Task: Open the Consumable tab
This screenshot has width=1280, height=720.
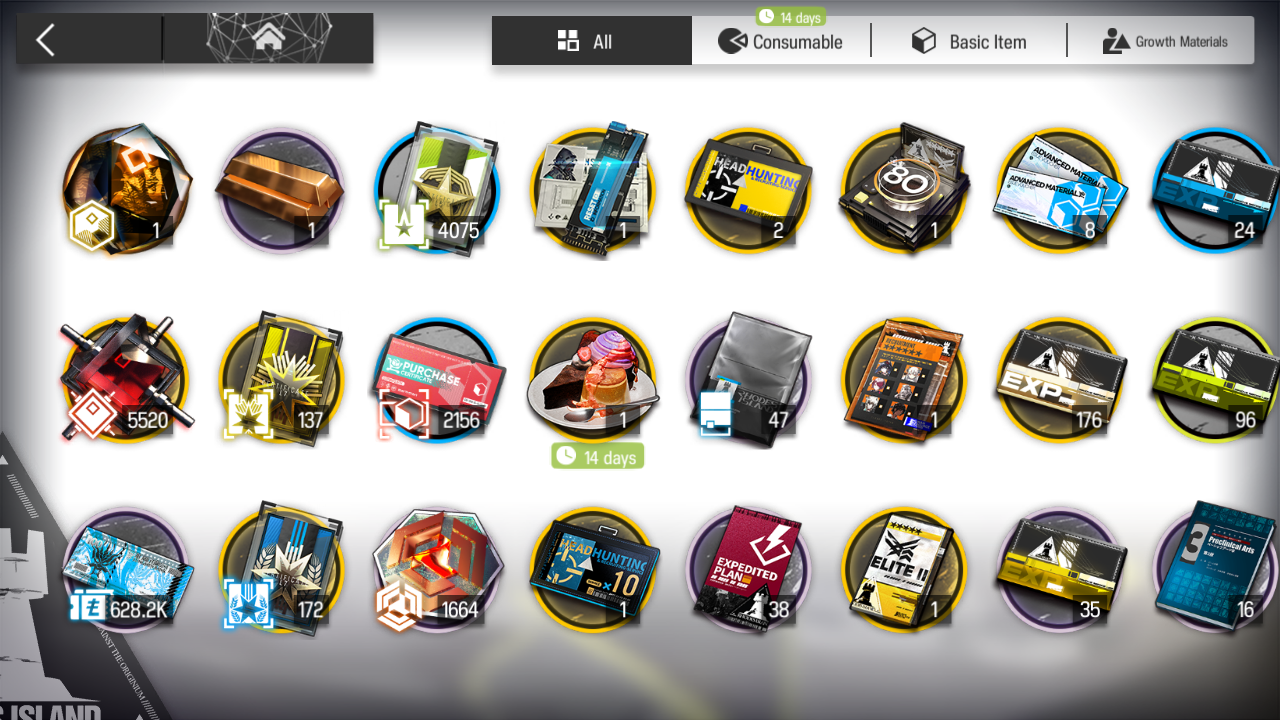Action: pyautogui.click(x=781, y=41)
